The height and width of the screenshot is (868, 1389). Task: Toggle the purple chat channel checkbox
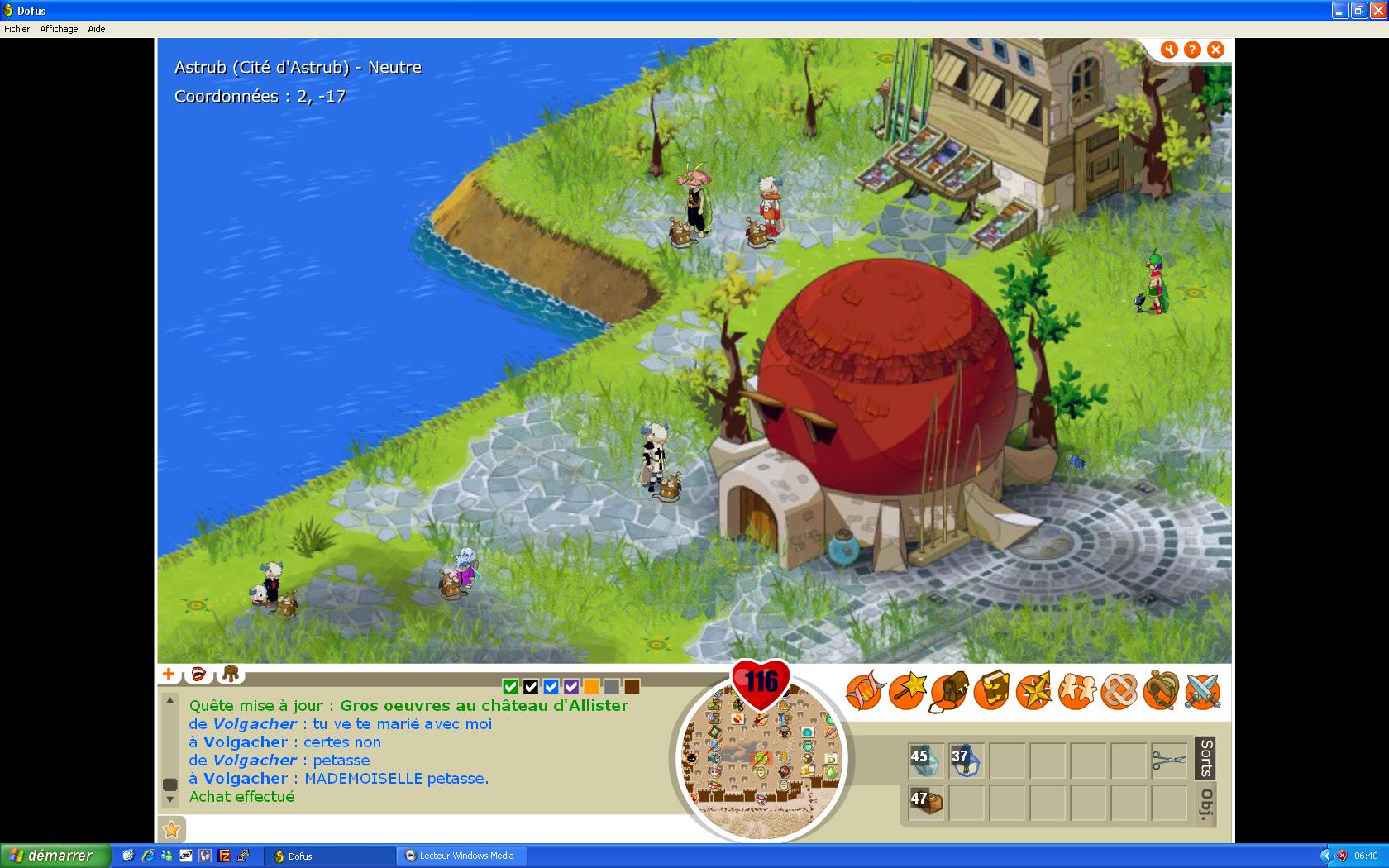571,686
